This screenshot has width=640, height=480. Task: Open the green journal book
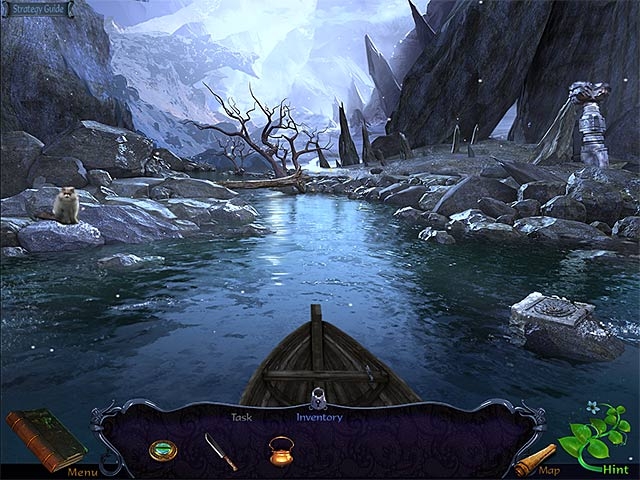[46, 438]
